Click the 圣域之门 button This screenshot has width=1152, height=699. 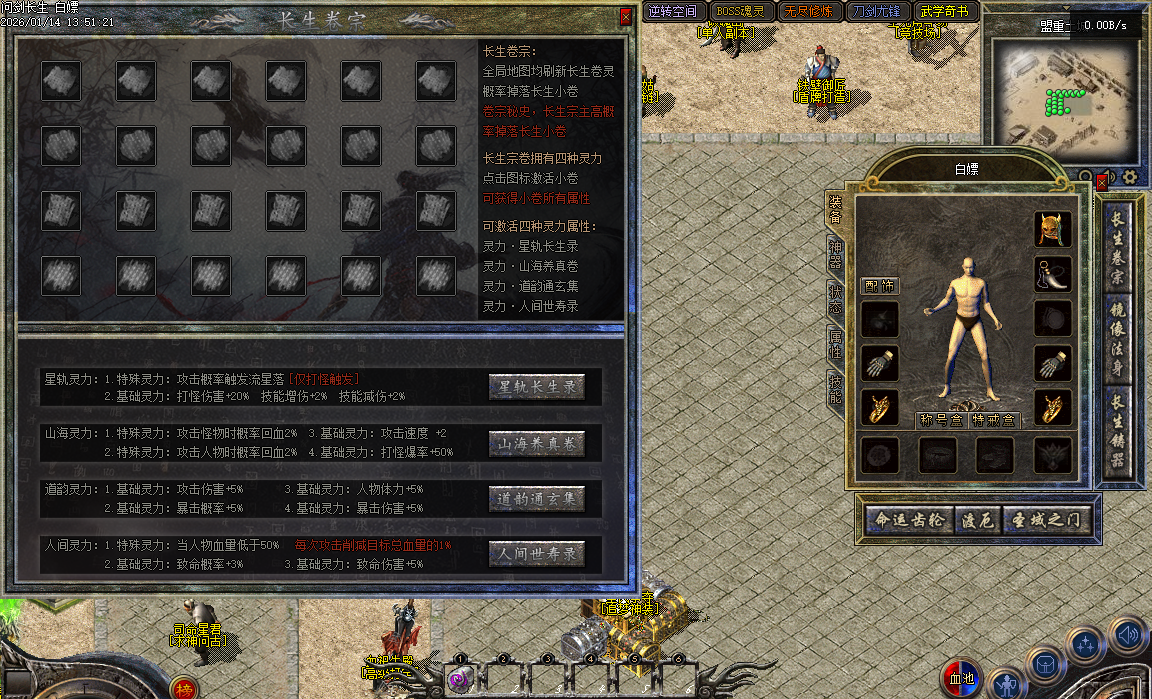[1045, 521]
